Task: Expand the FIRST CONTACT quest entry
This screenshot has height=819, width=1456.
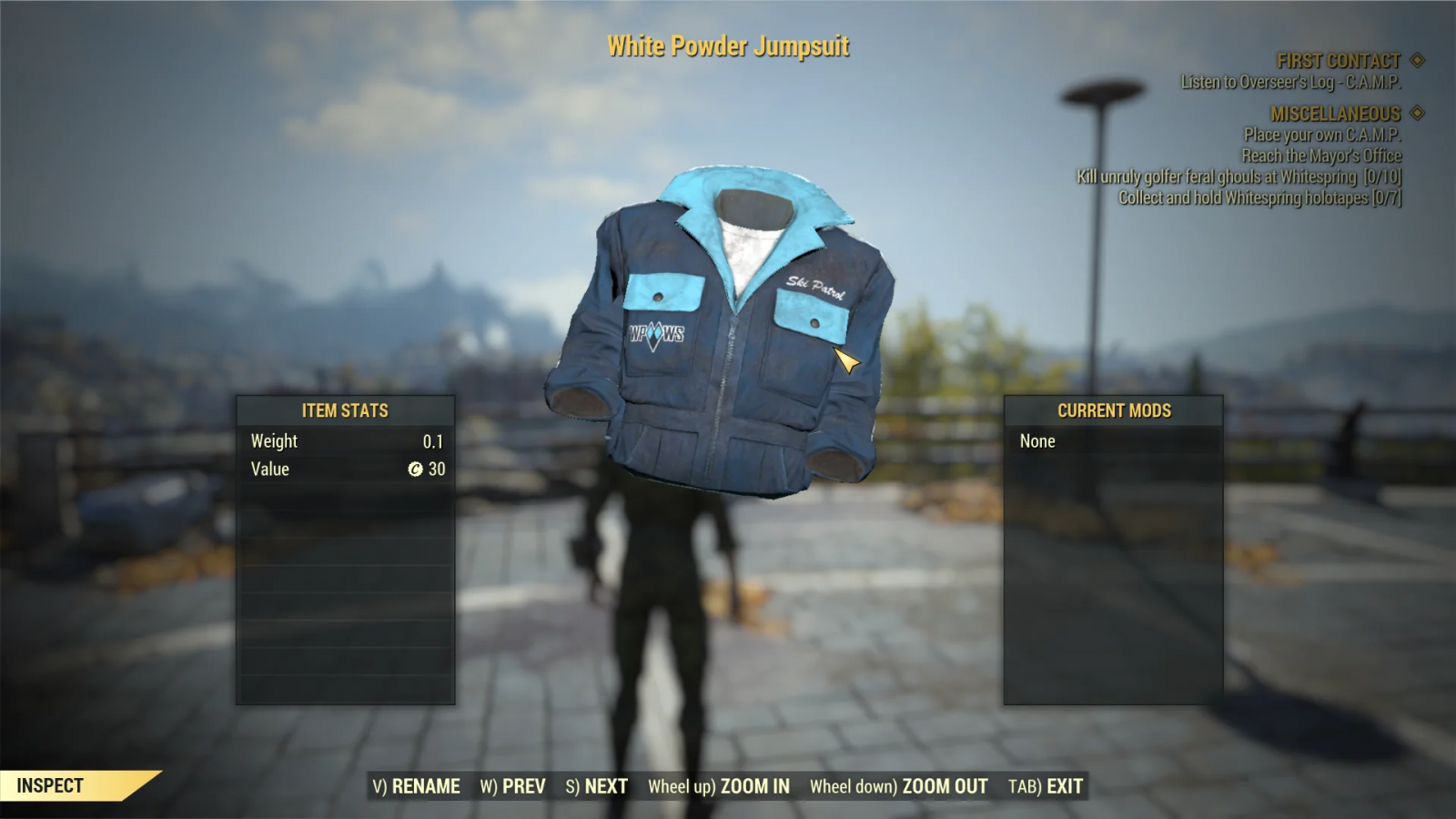Action: (1339, 62)
